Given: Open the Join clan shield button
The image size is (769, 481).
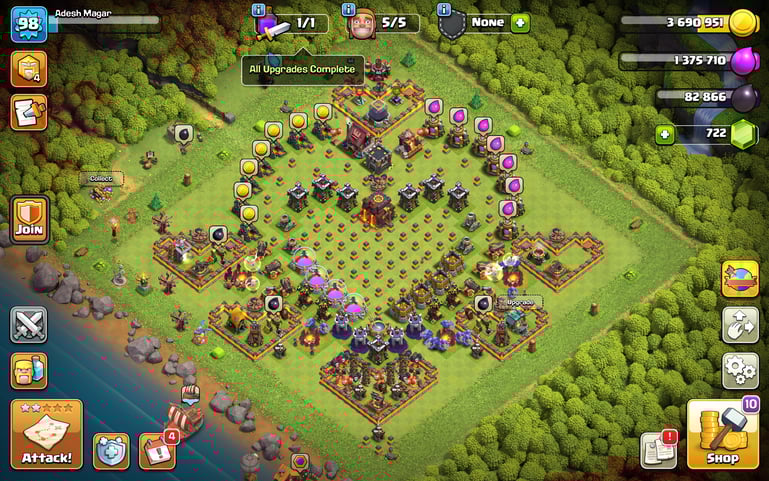Looking at the screenshot, I should pyautogui.click(x=29, y=218).
